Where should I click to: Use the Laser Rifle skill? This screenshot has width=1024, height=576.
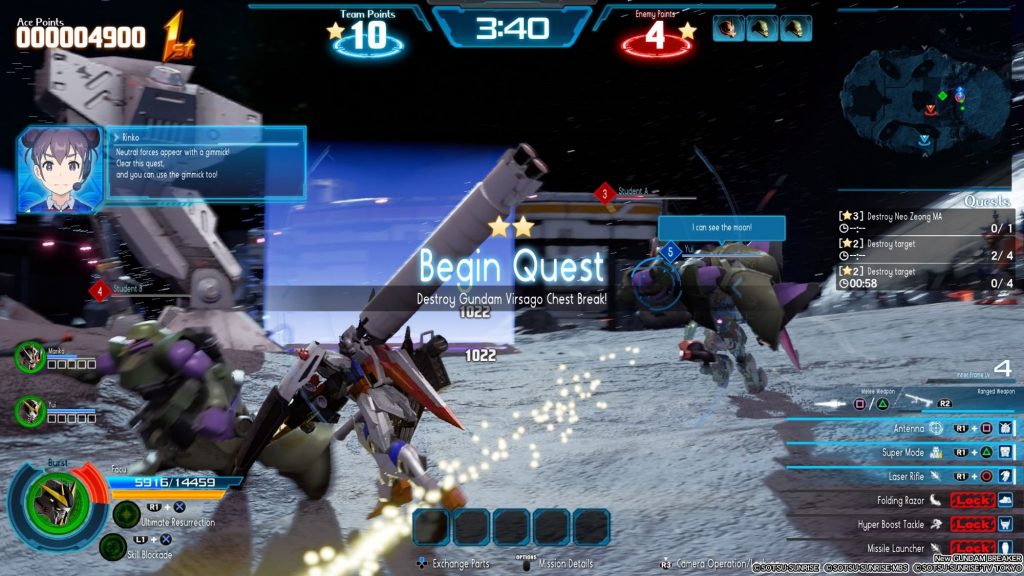[900, 476]
